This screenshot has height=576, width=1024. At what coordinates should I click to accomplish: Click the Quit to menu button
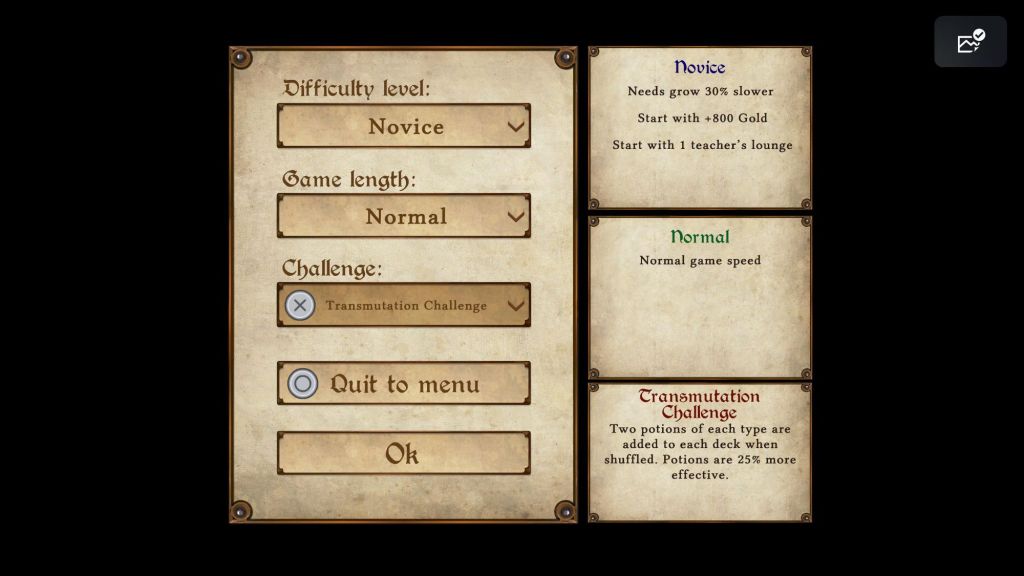click(404, 384)
